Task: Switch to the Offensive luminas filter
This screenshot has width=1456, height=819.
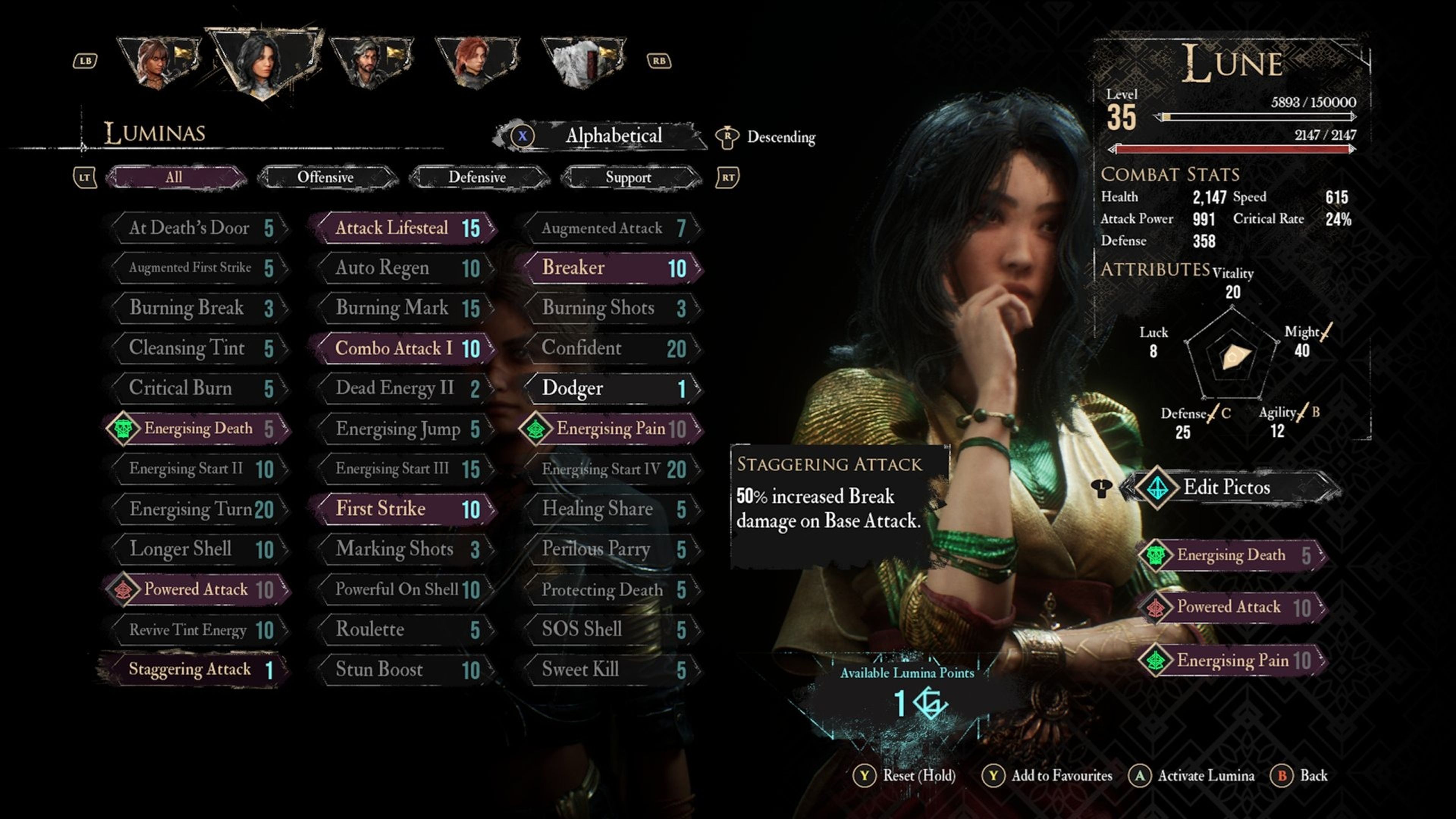Action: tap(326, 177)
